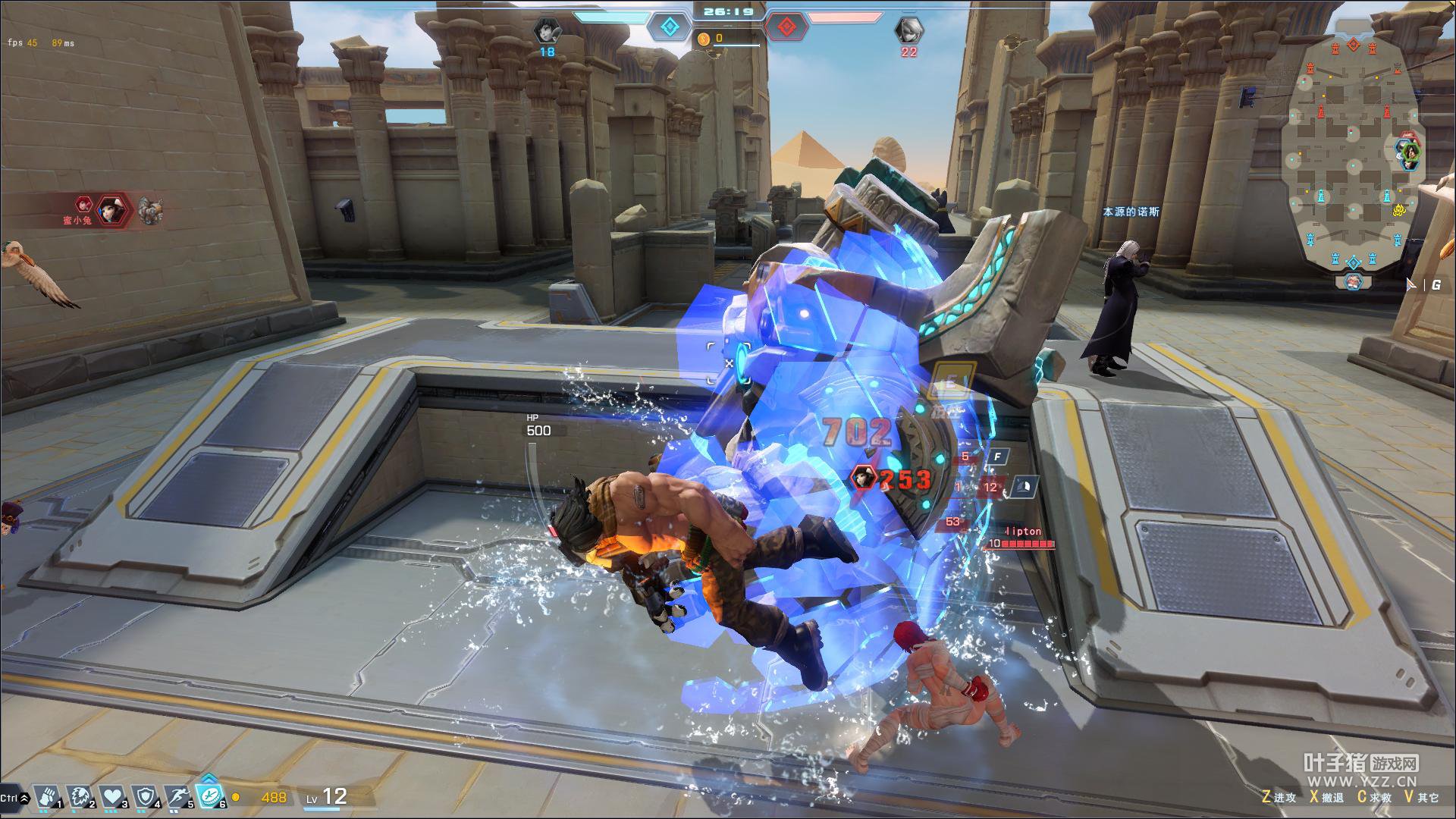Activate the shield skill in slot 4

click(145, 796)
